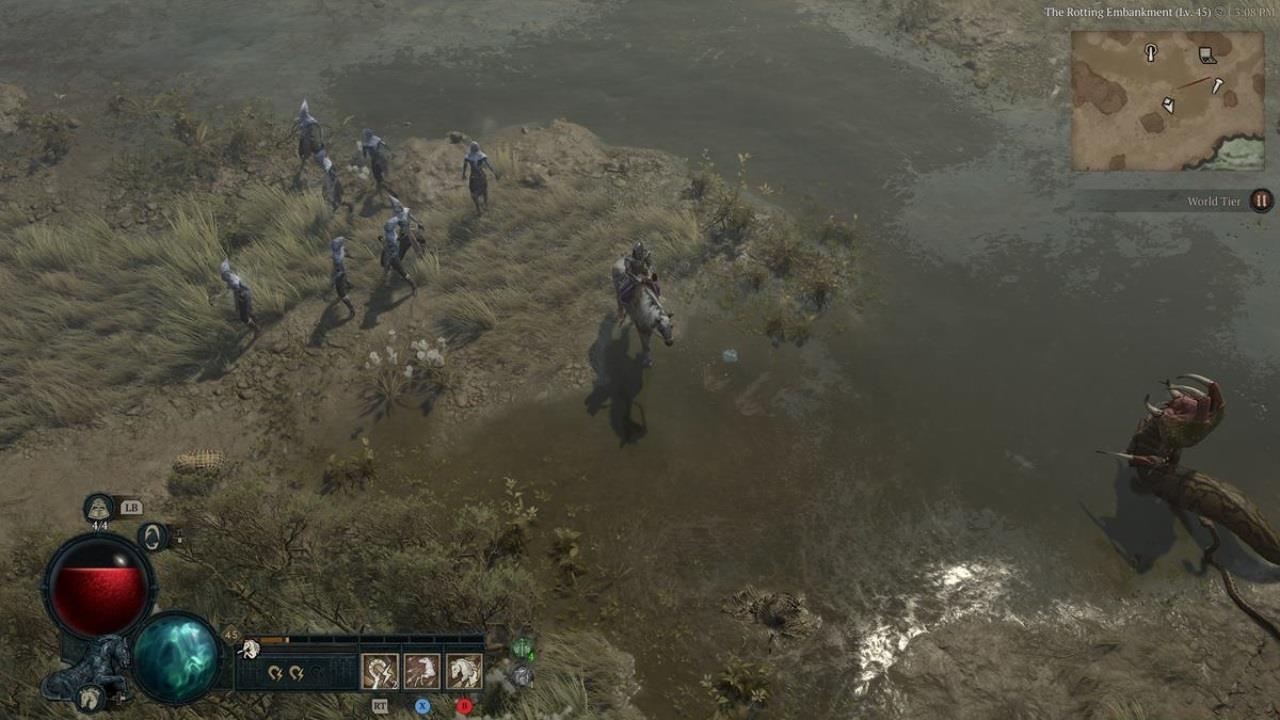Click the World Tier II emblem
1280x720 pixels.
pos(1261,201)
